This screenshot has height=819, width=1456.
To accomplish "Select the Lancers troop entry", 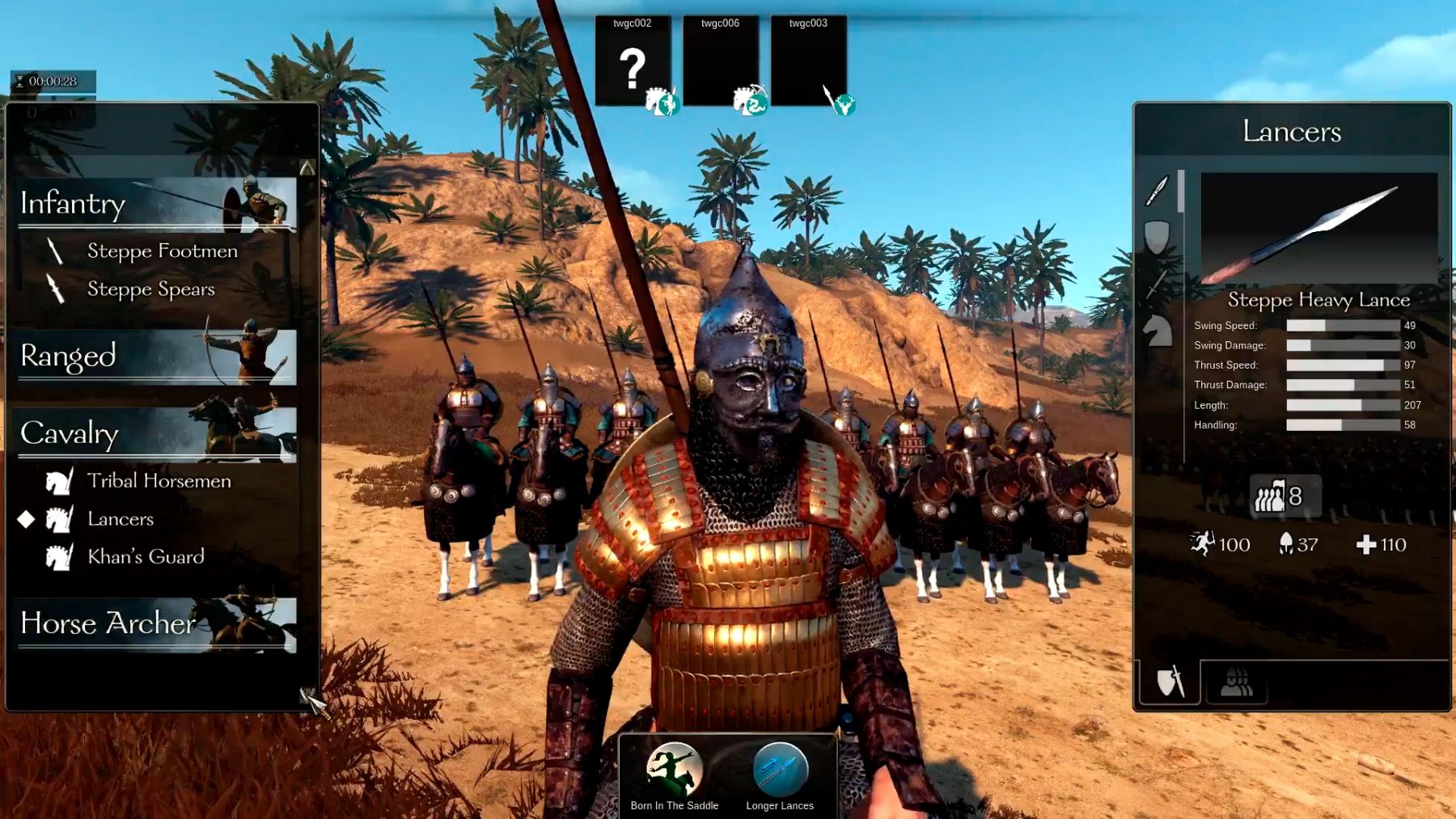I will pos(121,519).
